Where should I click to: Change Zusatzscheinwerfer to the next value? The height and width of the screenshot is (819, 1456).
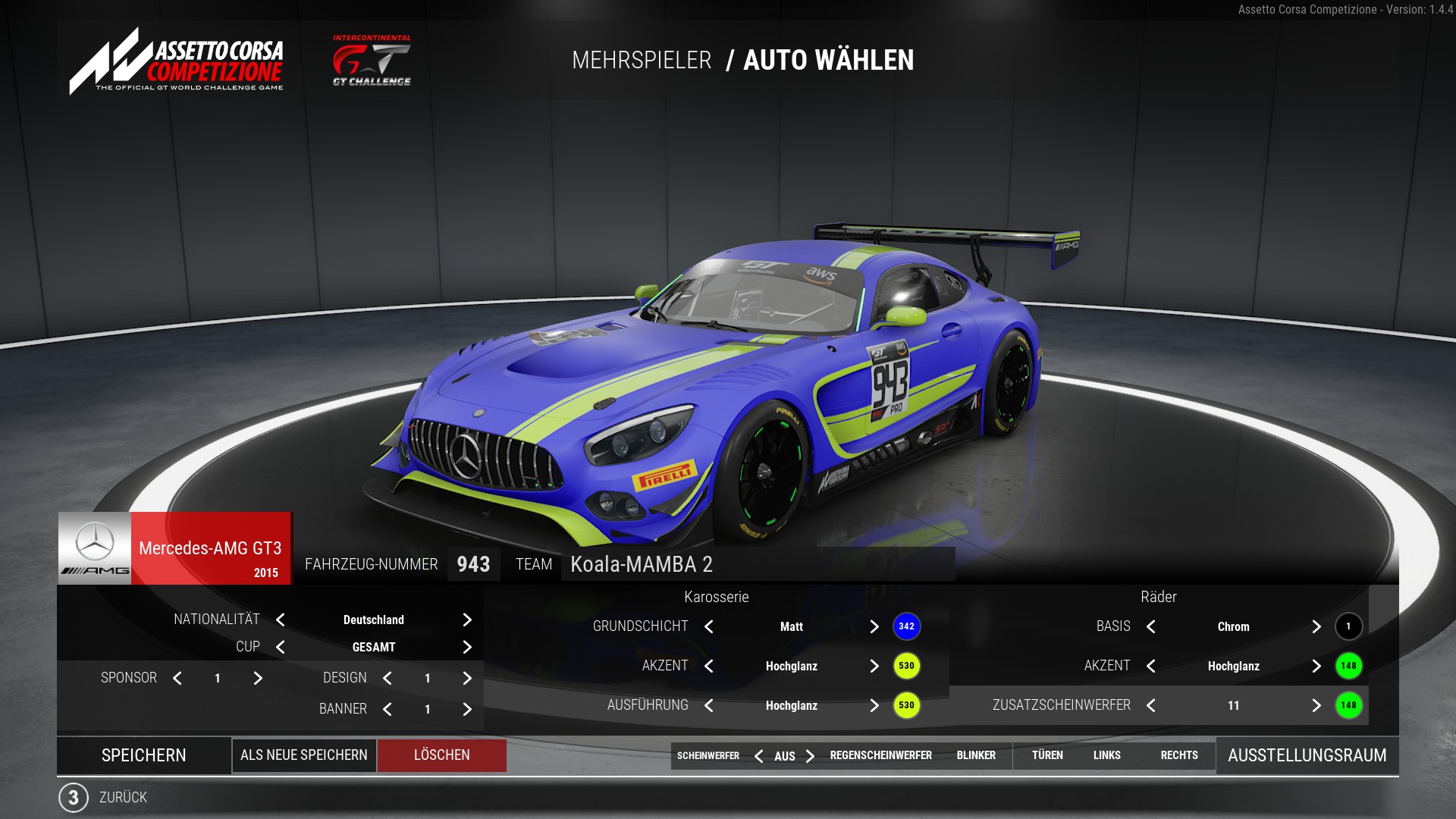pyautogui.click(x=1316, y=705)
